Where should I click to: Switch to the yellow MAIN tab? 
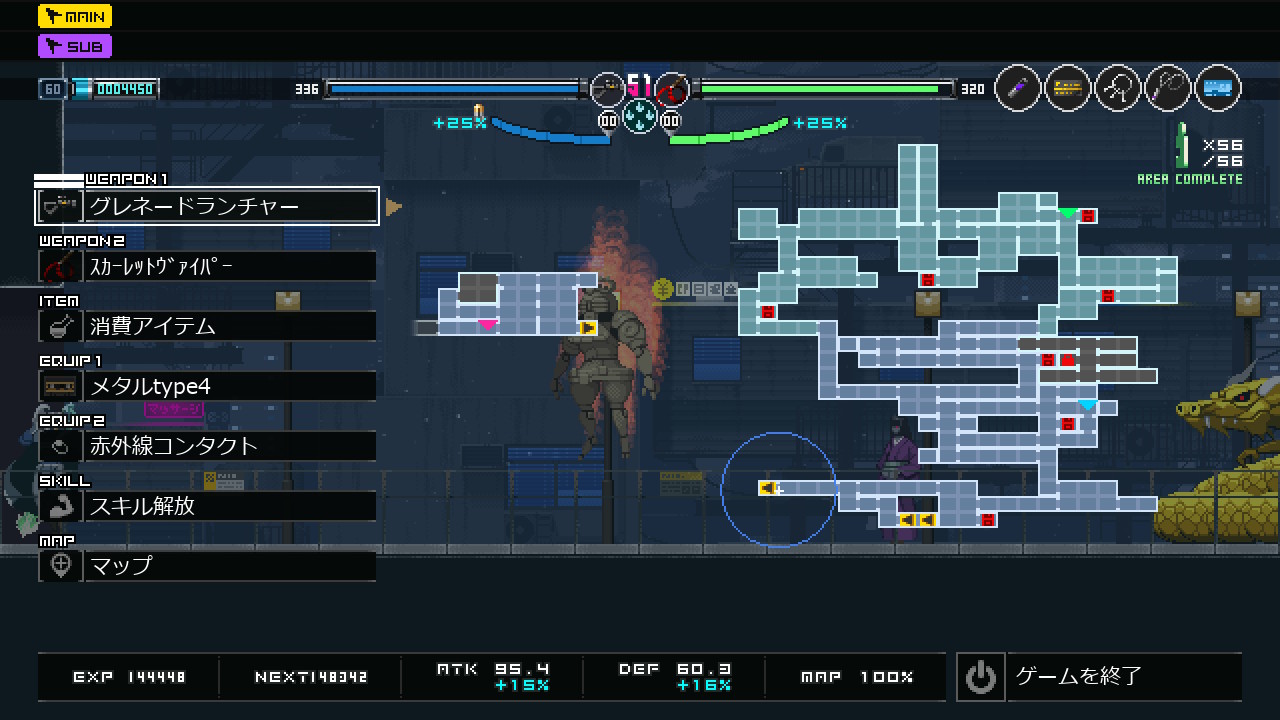coord(75,16)
